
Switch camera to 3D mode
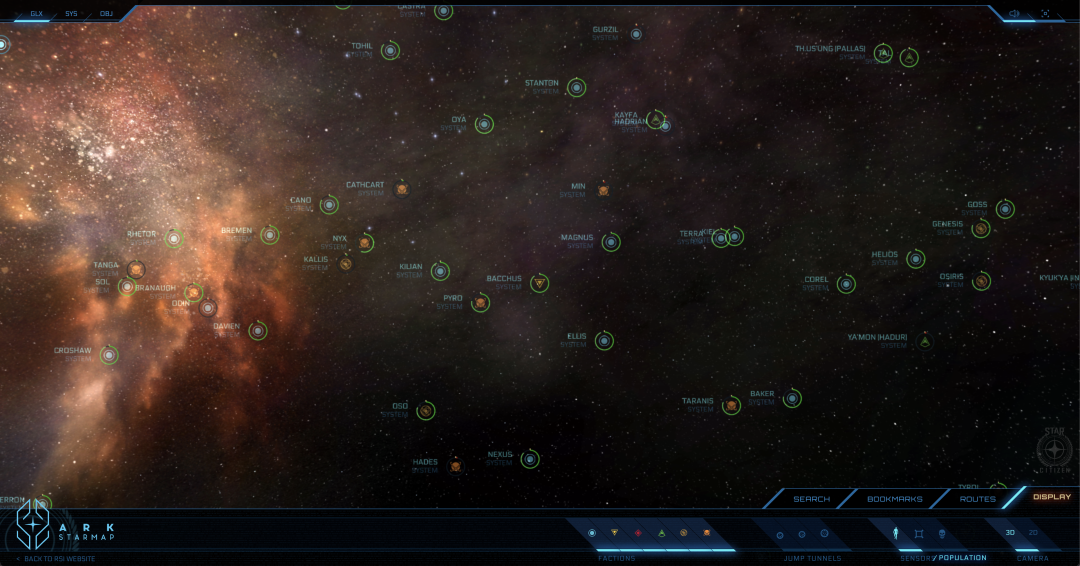click(1010, 532)
